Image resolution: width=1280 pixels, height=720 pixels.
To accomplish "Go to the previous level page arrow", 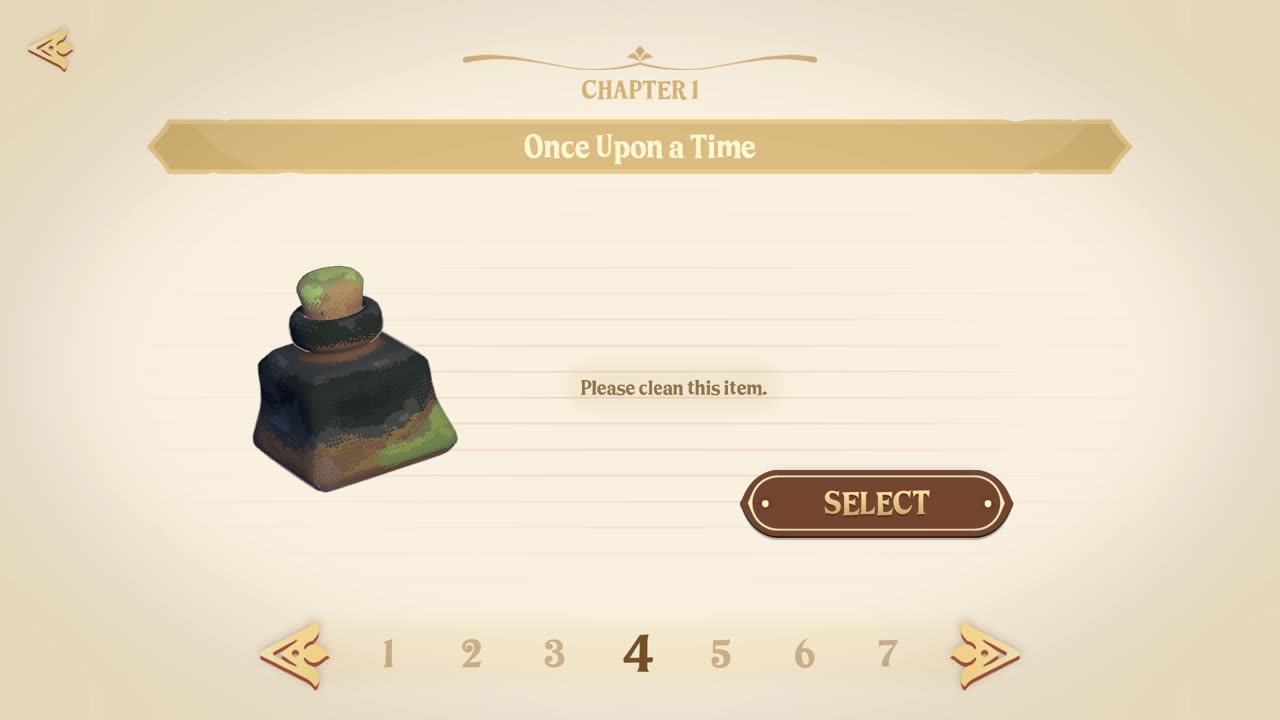I will coord(294,655).
